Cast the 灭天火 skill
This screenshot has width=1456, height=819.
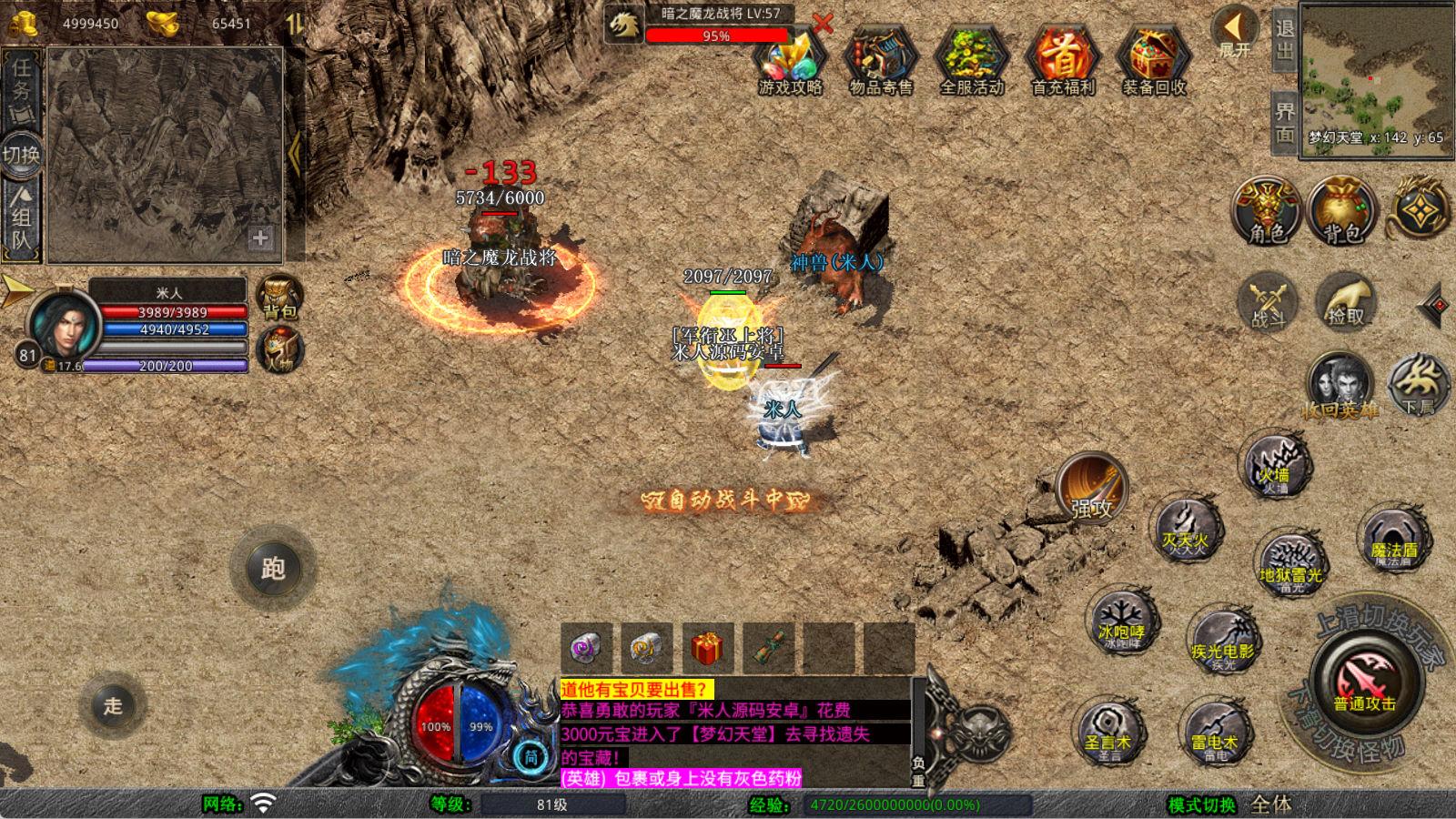(x=1185, y=531)
